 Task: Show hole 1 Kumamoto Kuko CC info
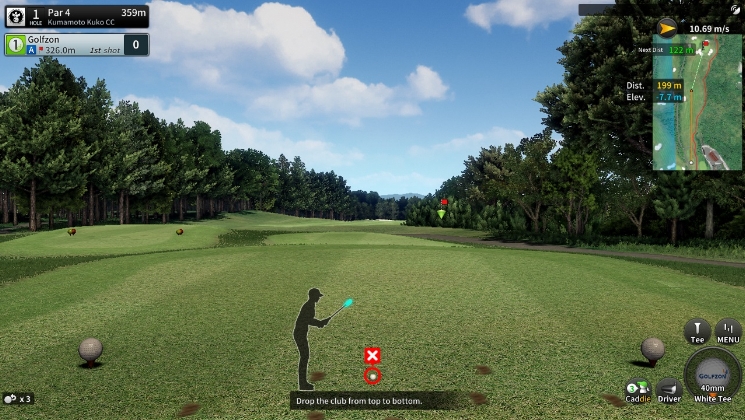click(x=76, y=16)
